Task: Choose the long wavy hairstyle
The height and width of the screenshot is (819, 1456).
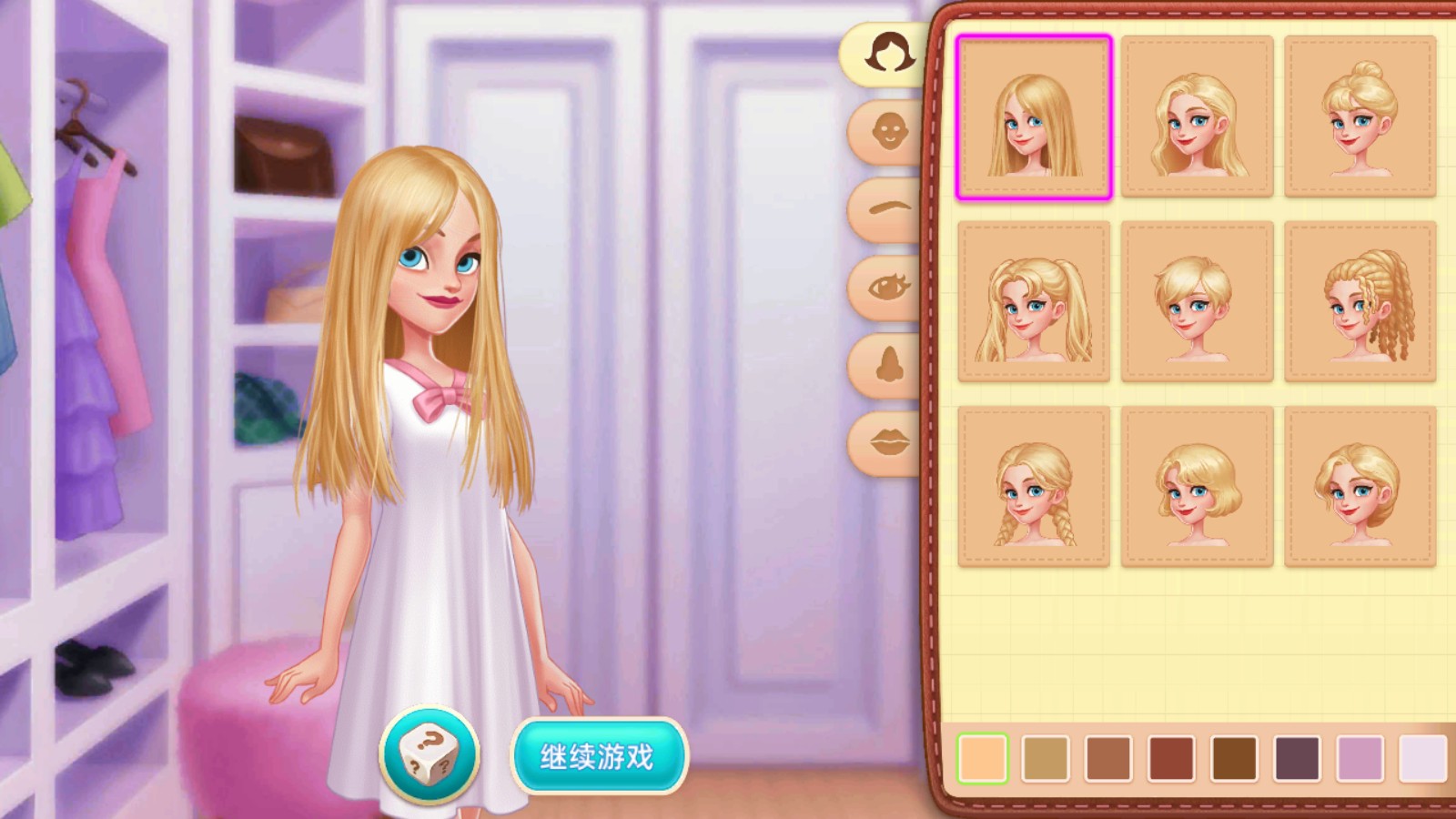Action: [x=1197, y=116]
